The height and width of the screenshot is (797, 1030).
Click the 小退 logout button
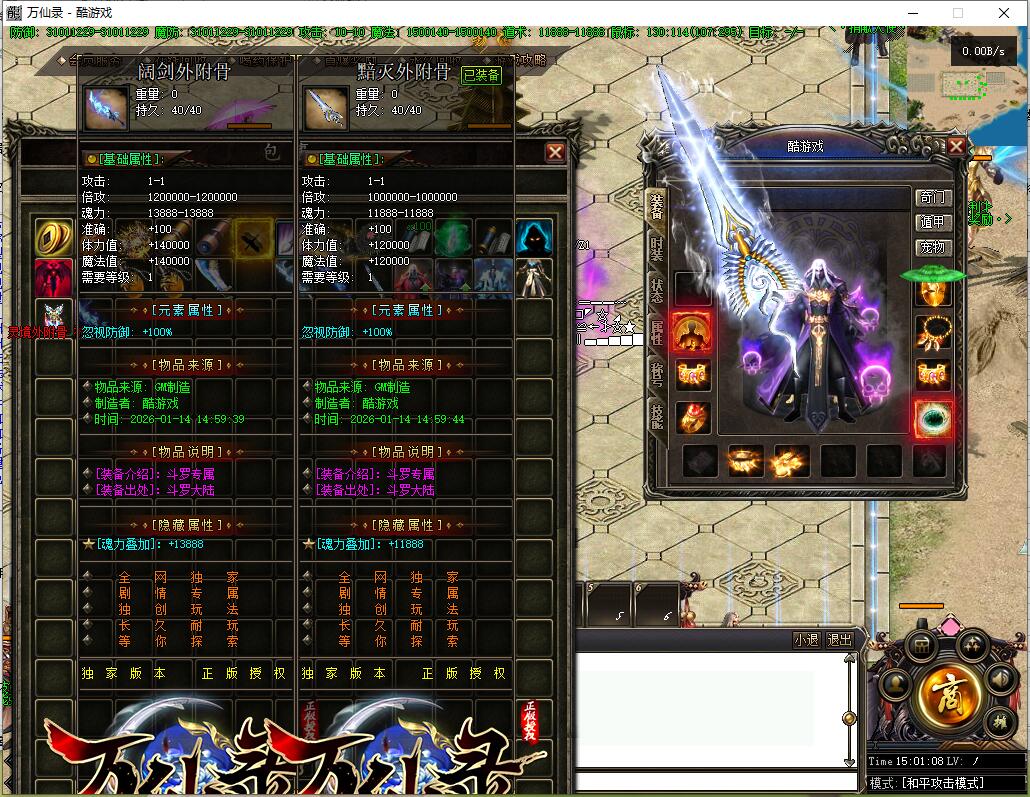pyautogui.click(x=806, y=640)
